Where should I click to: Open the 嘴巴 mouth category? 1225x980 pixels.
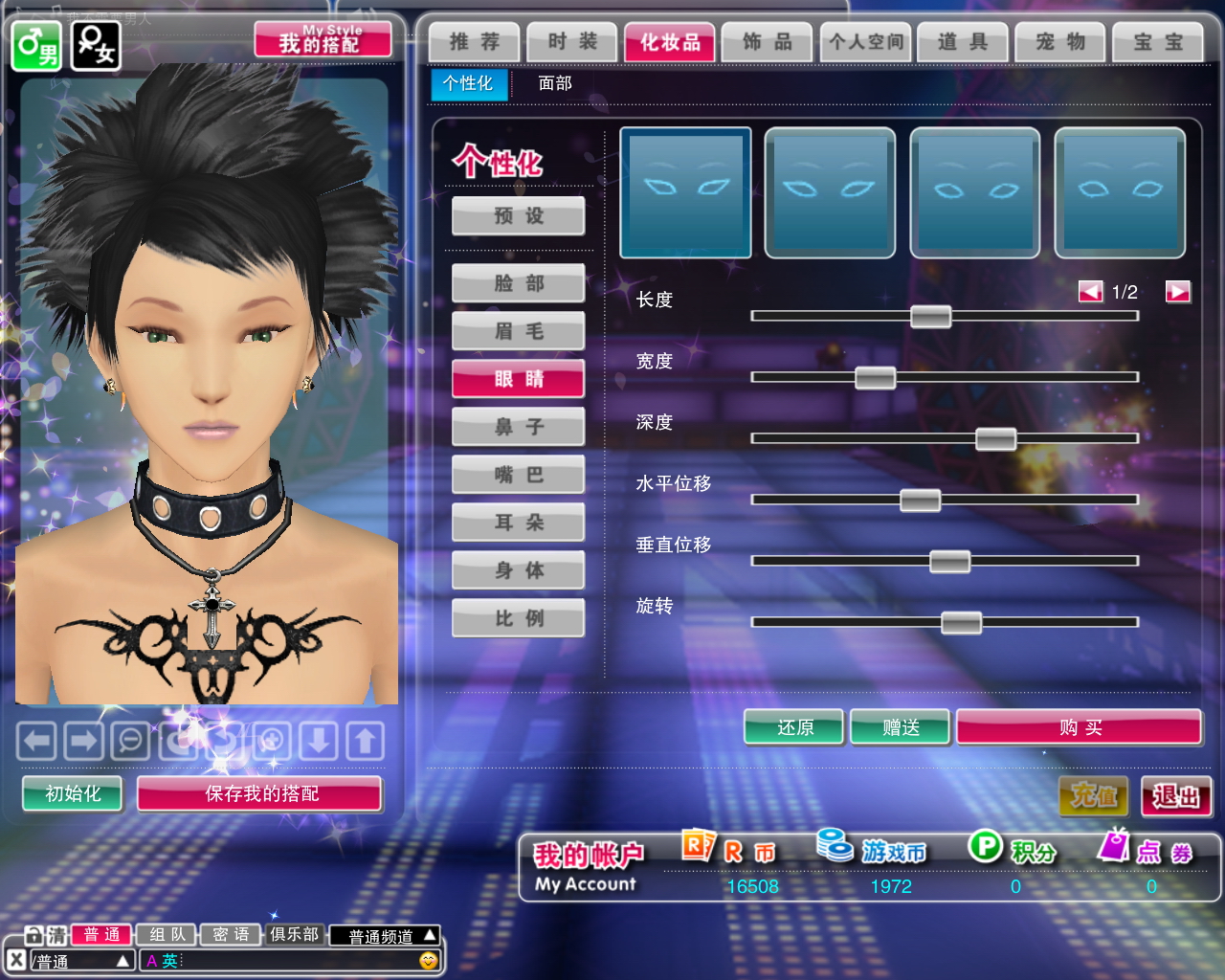click(519, 475)
